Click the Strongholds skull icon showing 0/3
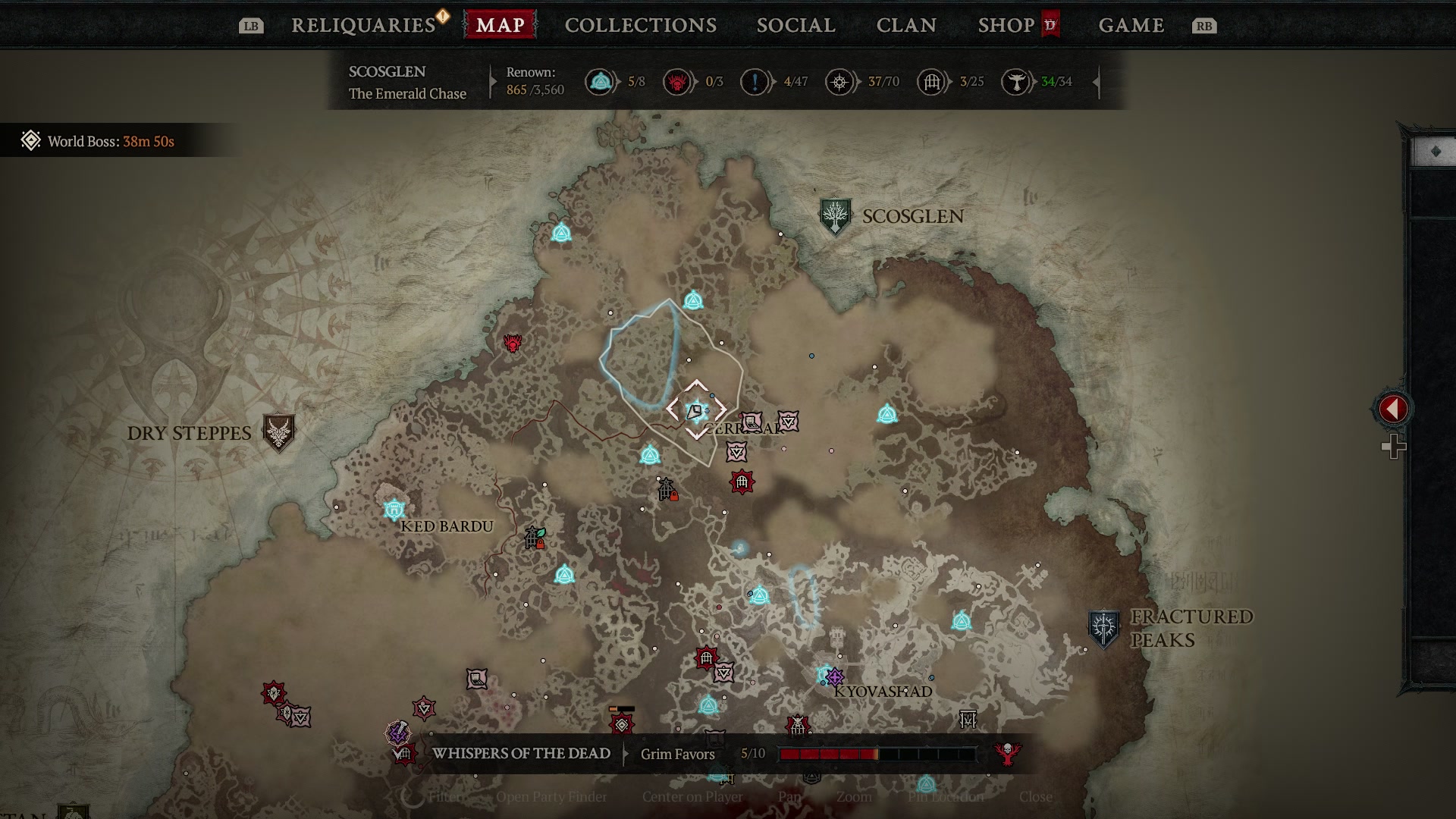Screen dimensions: 1456x819 (679, 82)
